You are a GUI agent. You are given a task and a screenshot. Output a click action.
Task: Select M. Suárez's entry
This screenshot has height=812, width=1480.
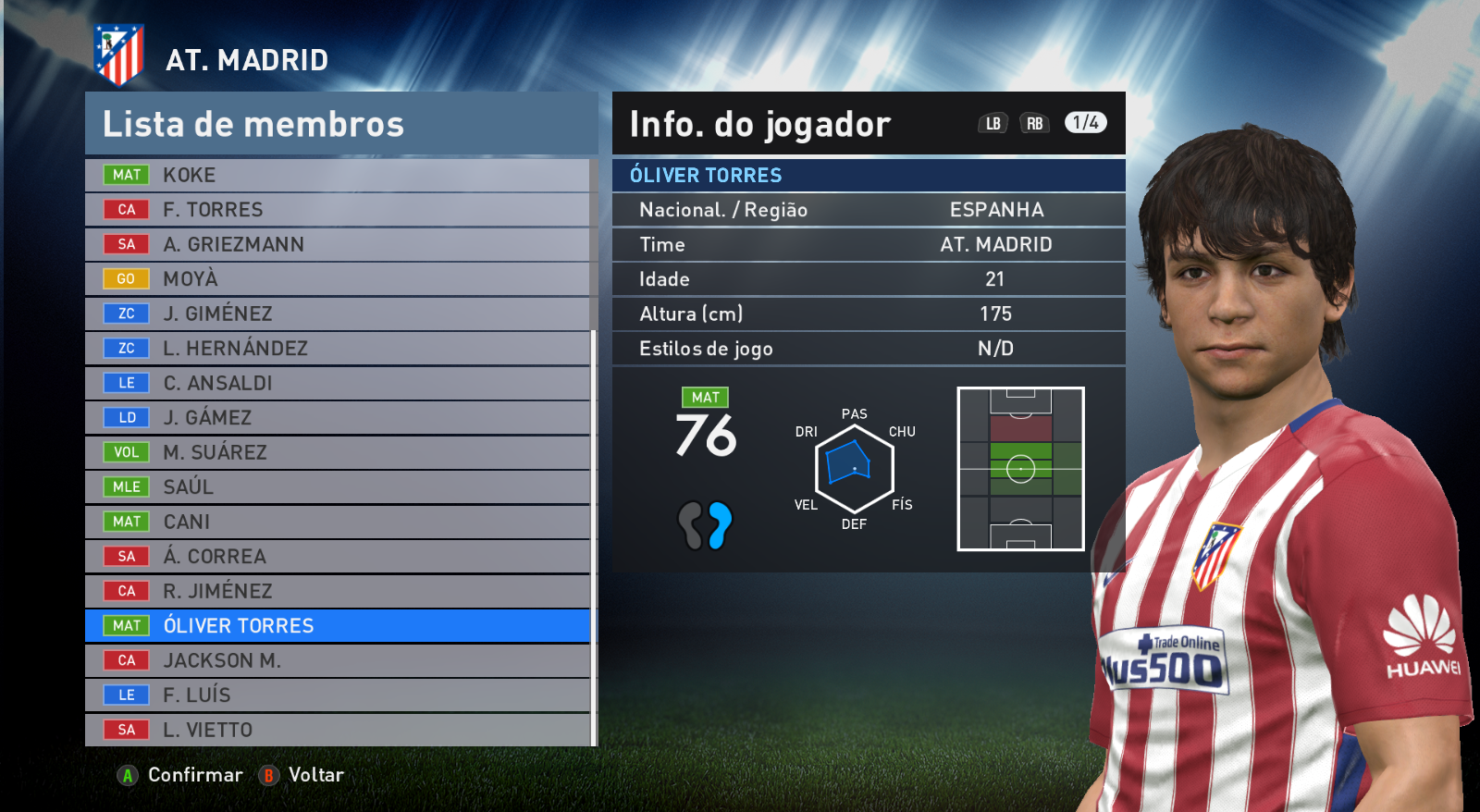point(337,452)
